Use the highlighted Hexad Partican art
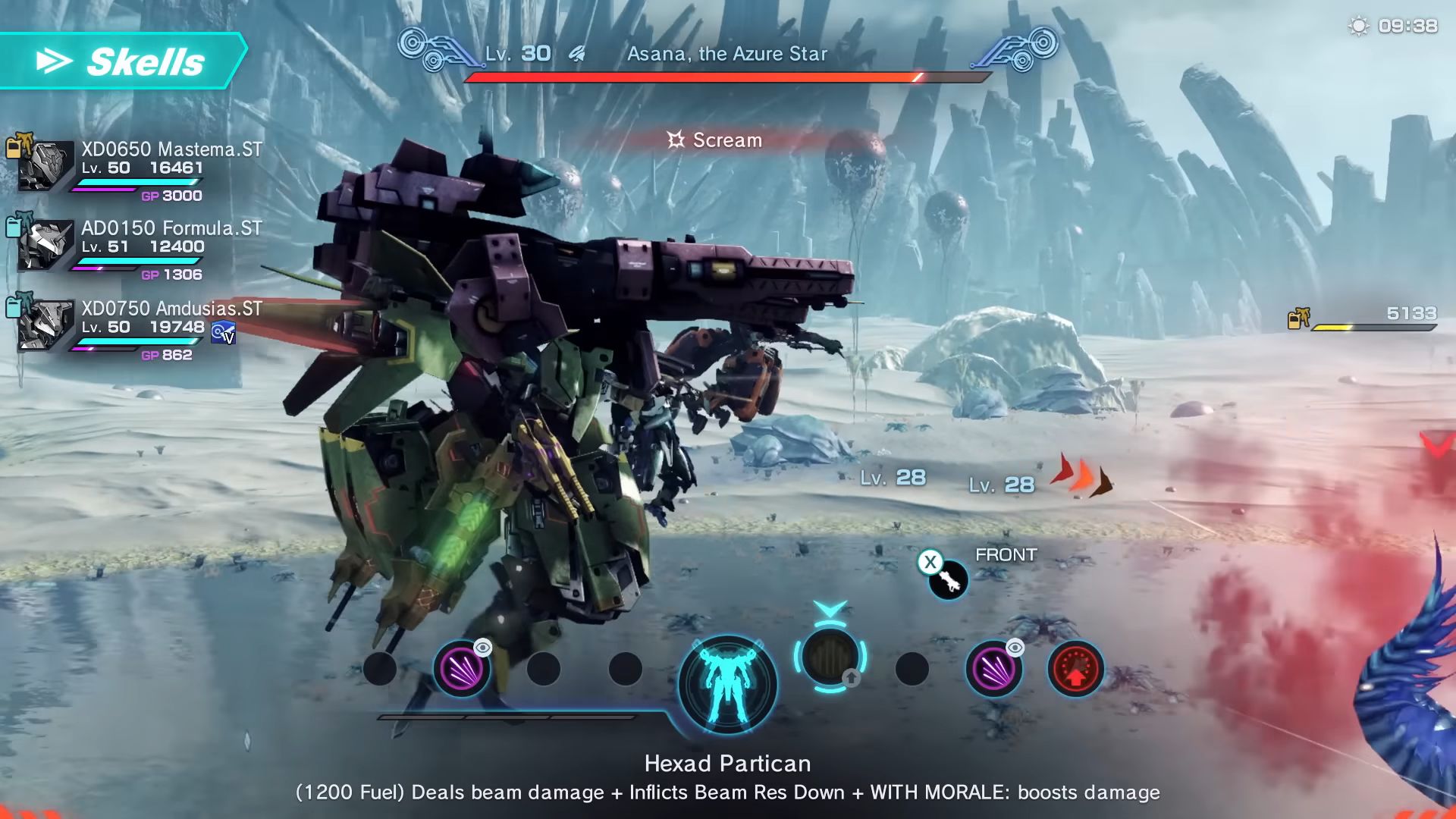Image resolution: width=1456 pixels, height=819 pixels. pos(830,657)
